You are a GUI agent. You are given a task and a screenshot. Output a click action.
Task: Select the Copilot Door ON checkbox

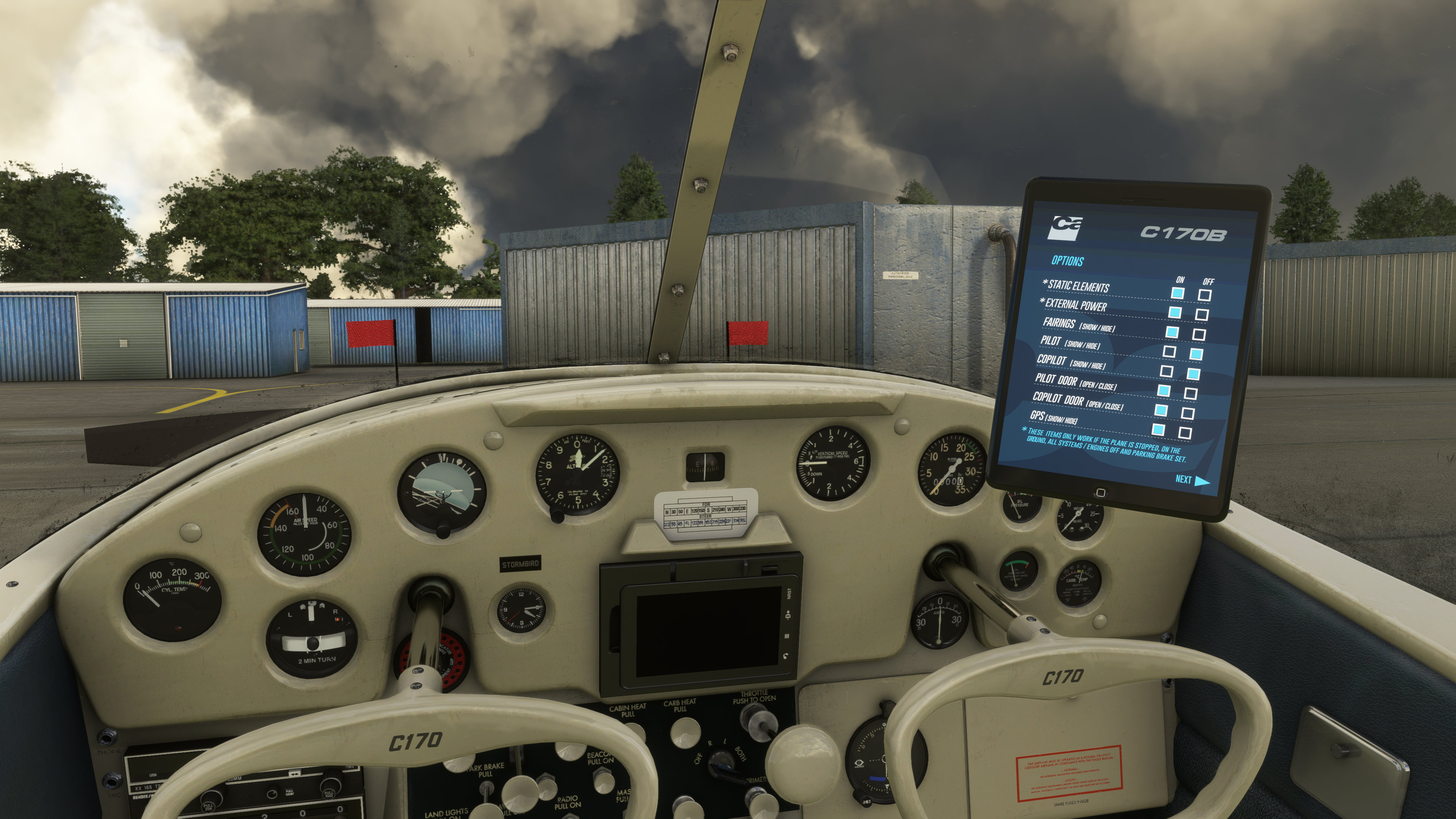1161,410
